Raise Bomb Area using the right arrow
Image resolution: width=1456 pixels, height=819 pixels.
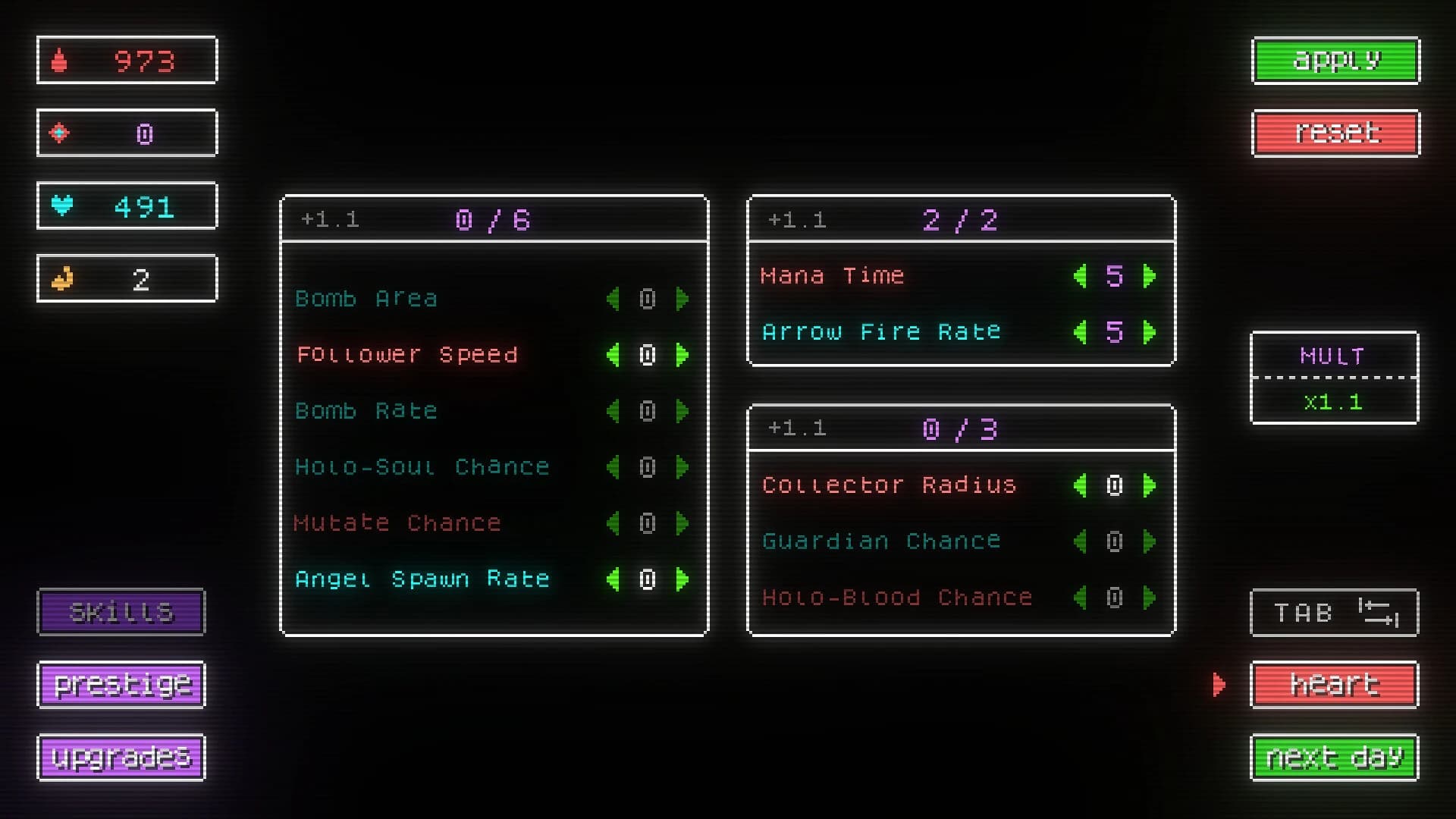click(x=682, y=299)
